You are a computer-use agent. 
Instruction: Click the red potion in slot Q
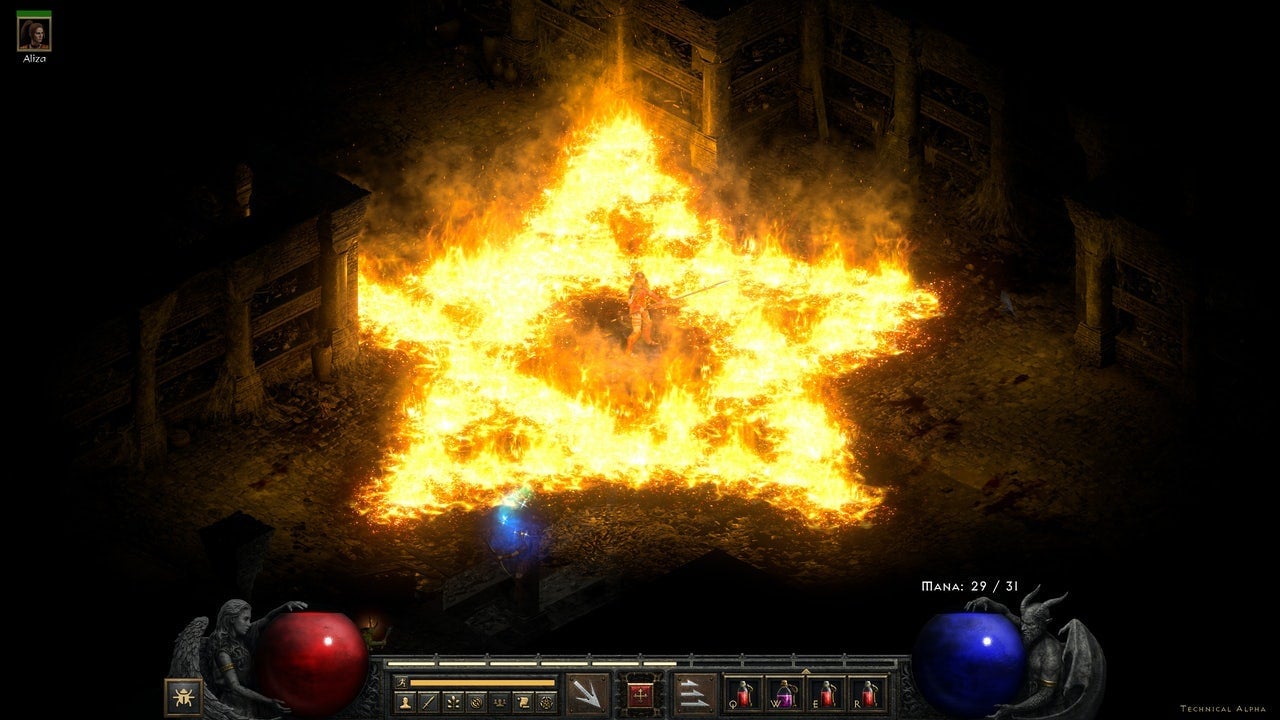pyautogui.click(x=745, y=697)
